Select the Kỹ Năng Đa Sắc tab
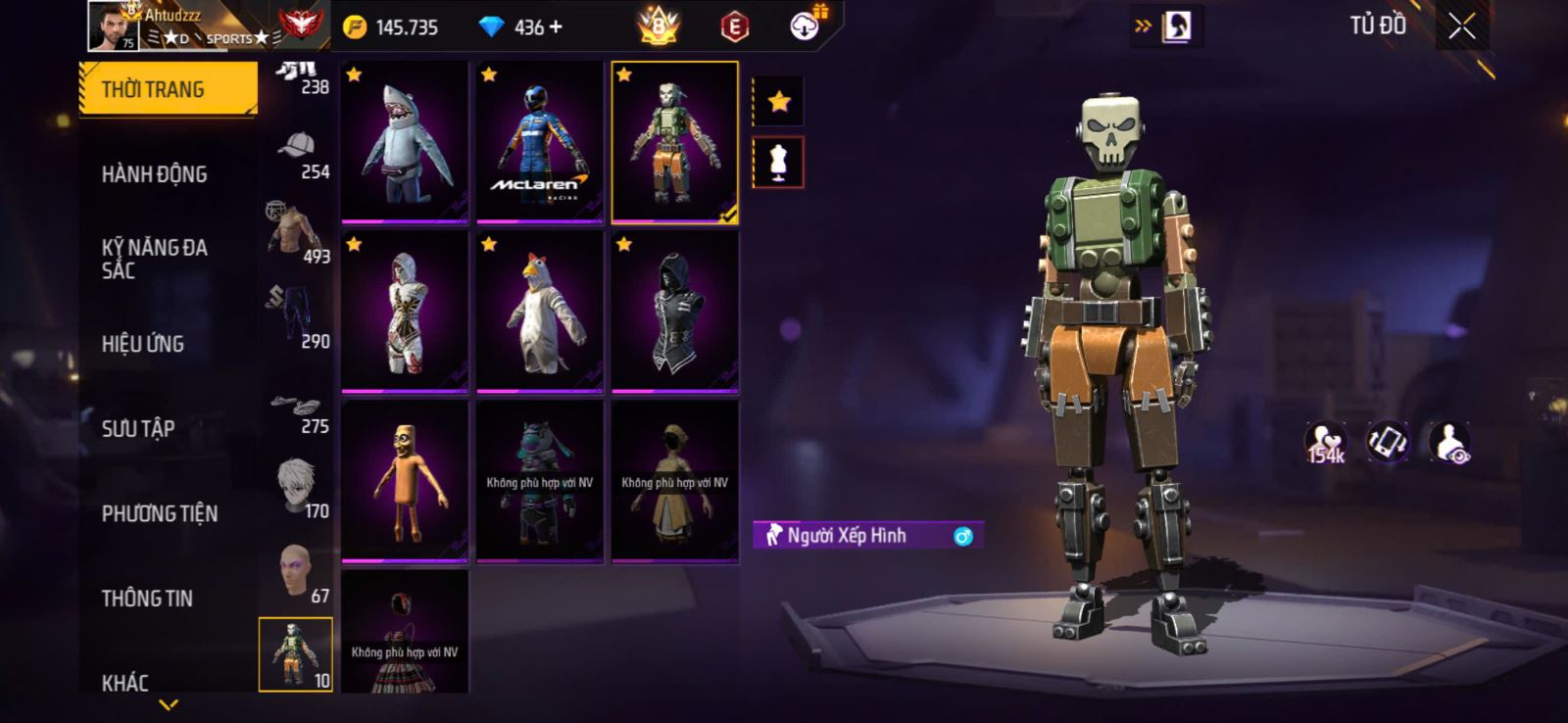1568x723 pixels. tap(155, 259)
